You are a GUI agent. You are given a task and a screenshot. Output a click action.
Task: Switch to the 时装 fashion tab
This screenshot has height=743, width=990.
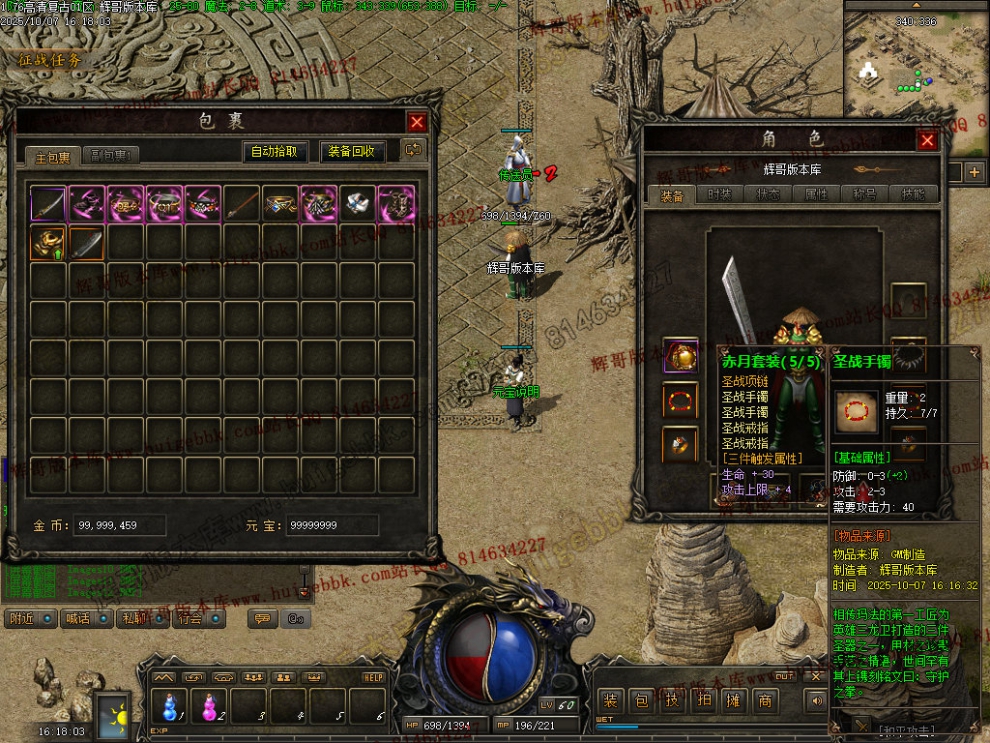719,195
